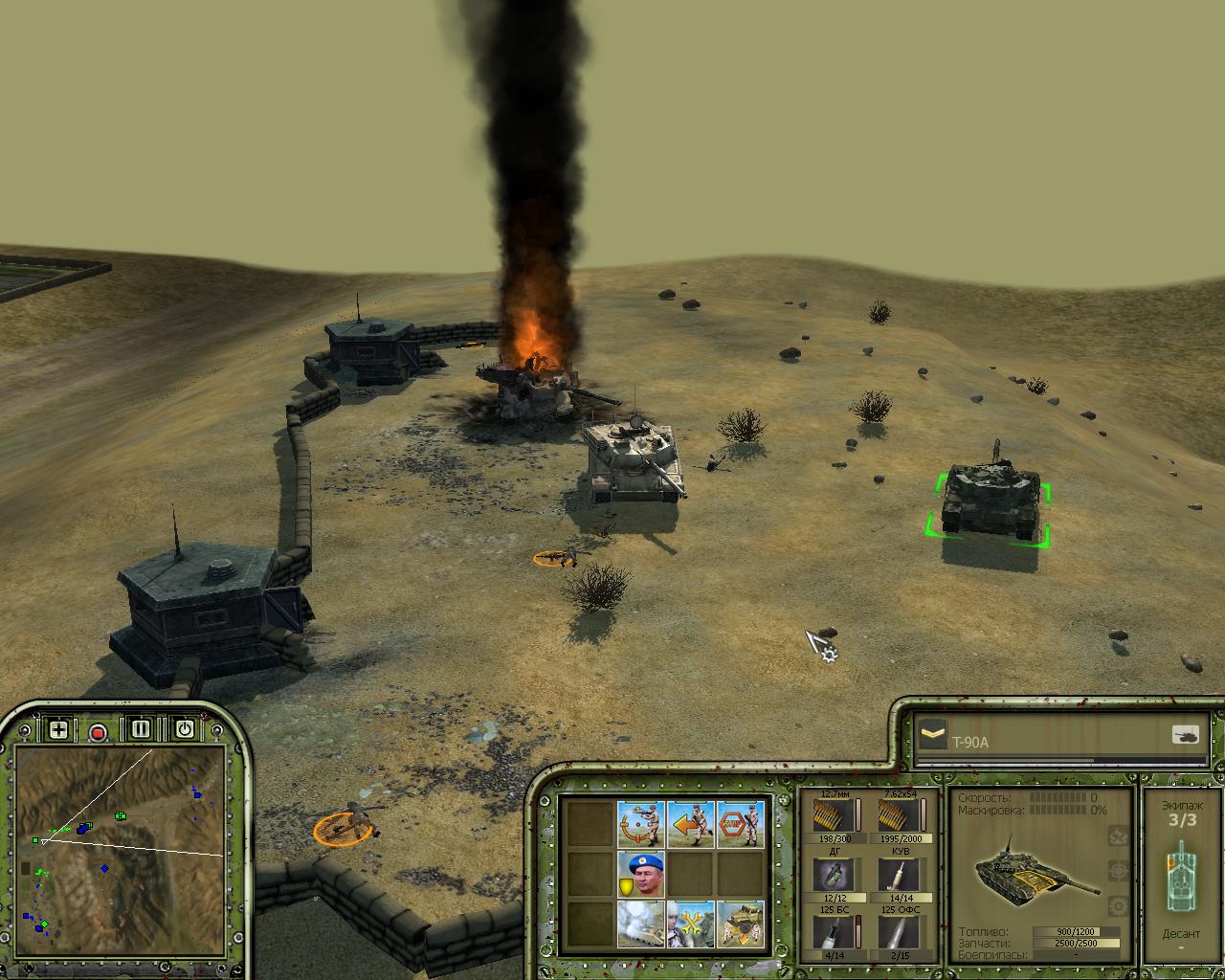Viewport: 1225px width, 980px height.
Task: Select the КУВ guided missile slot
Action: coord(901,874)
